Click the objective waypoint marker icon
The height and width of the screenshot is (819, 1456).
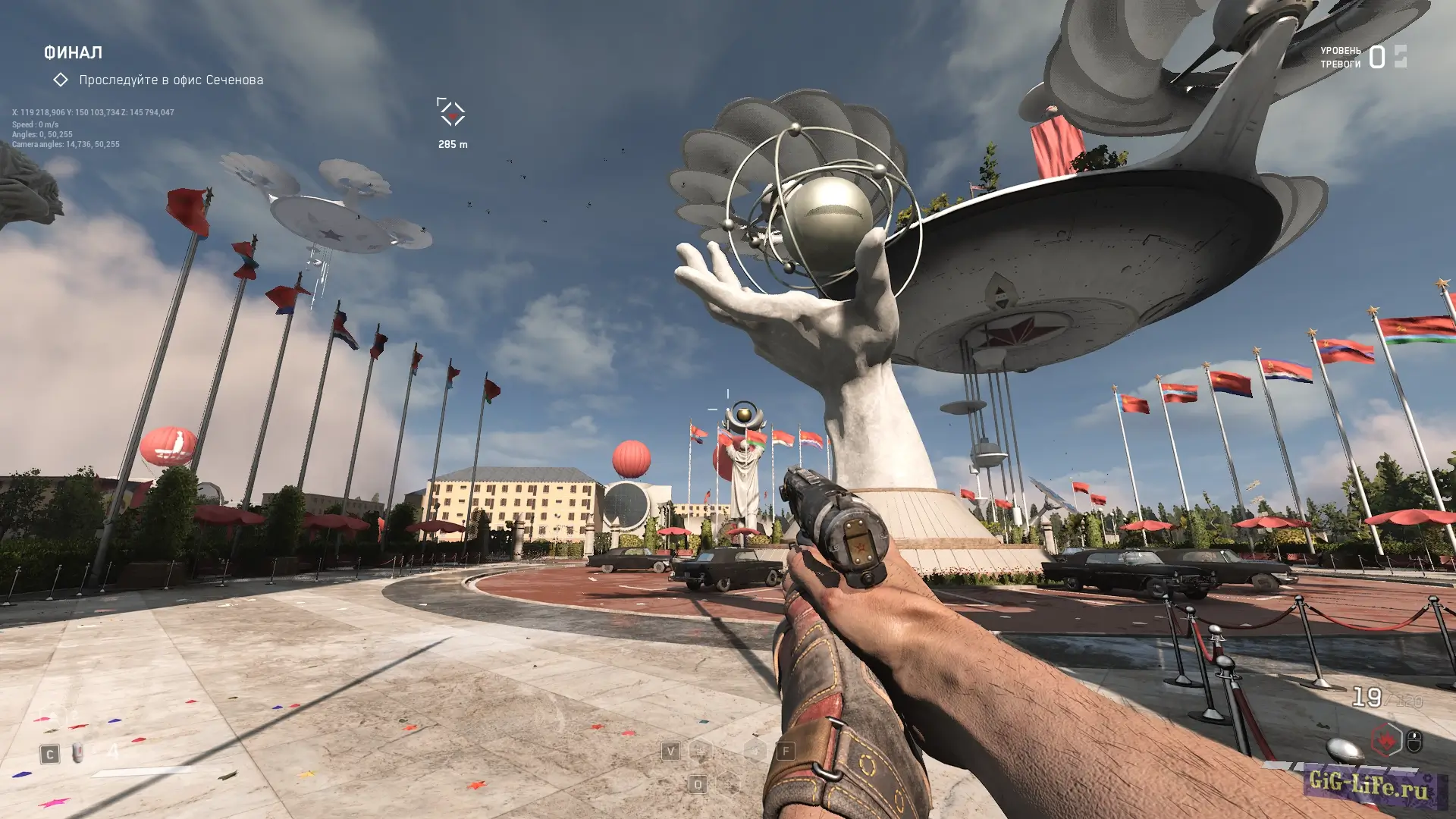pyautogui.click(x=452, y=112)
